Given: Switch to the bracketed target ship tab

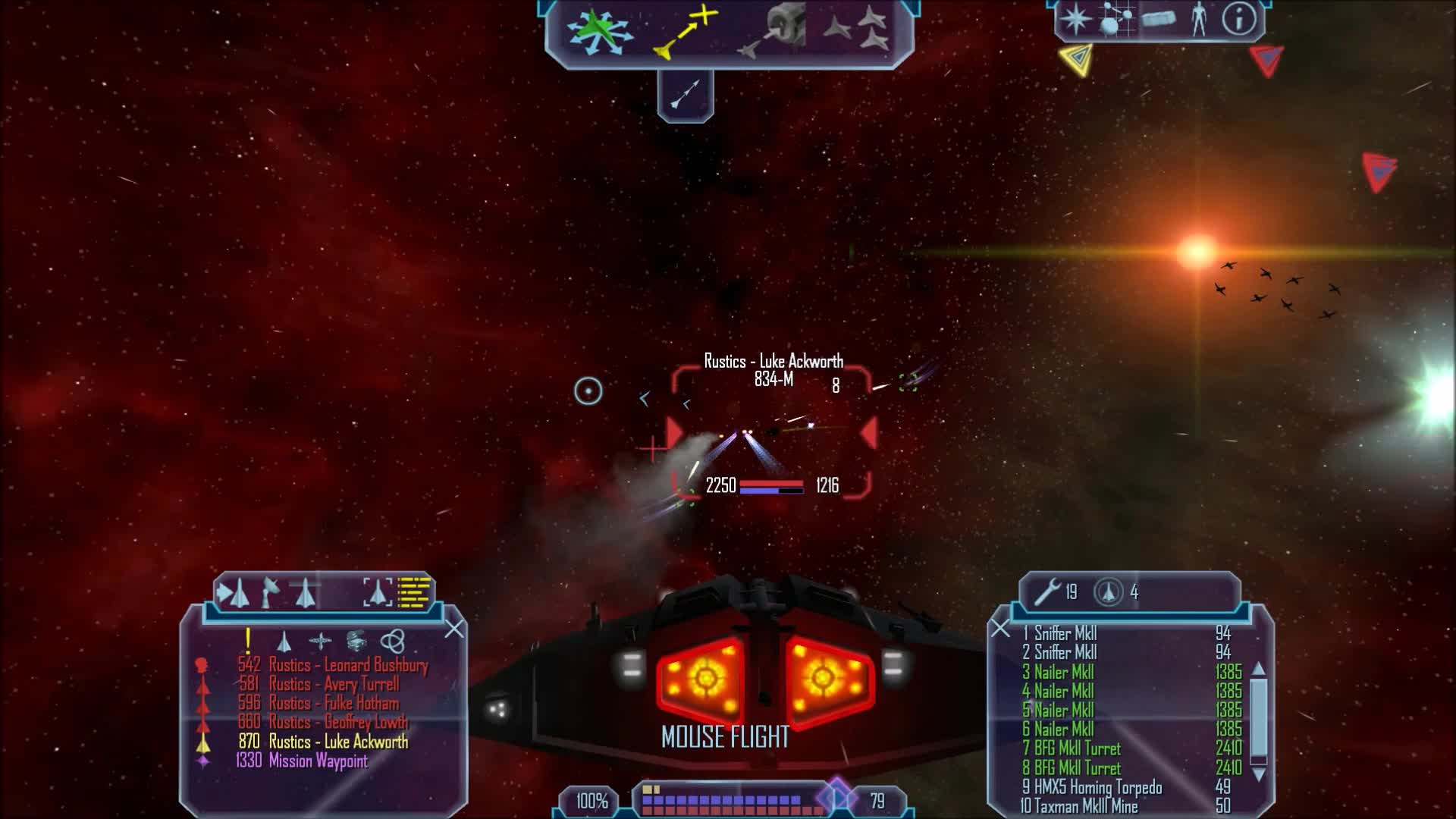Looking at the screenshot, I should coord(378,593).
